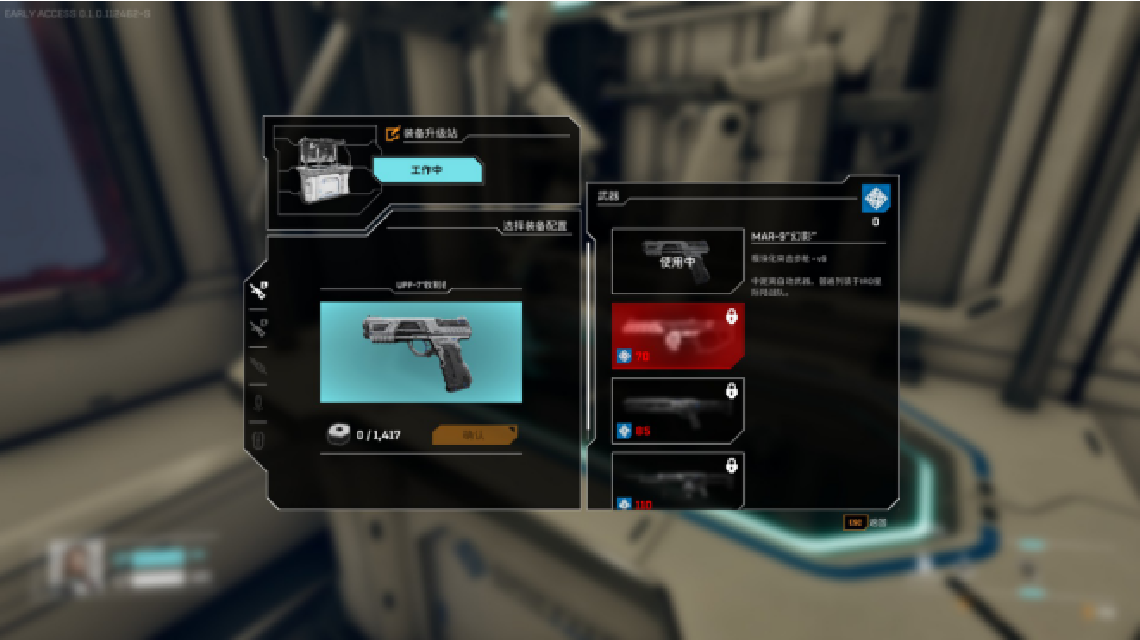The height and width of the screenshot is (640, 1140).
Task: Select the in-use pistol weapon tile
Action: click(x=678, y=261)
